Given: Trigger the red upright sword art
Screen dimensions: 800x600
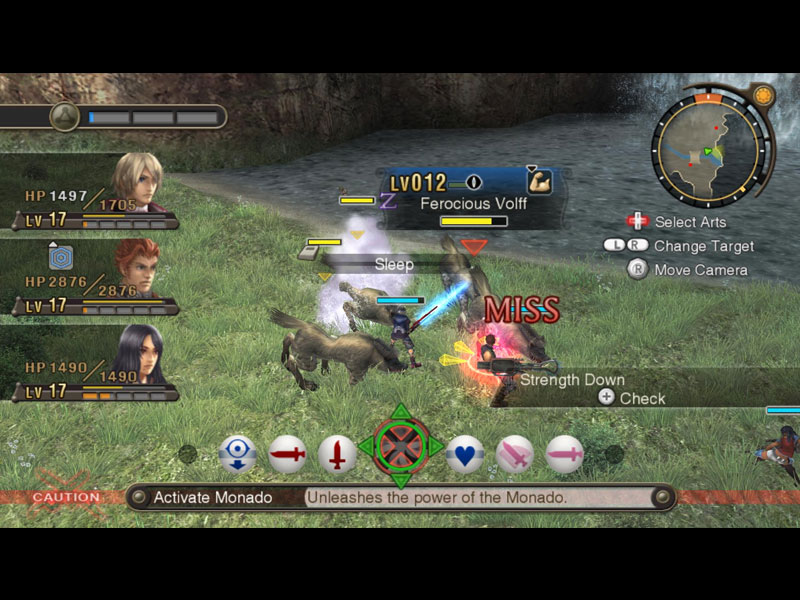Looking at the screenshot, I should [338, 455].
